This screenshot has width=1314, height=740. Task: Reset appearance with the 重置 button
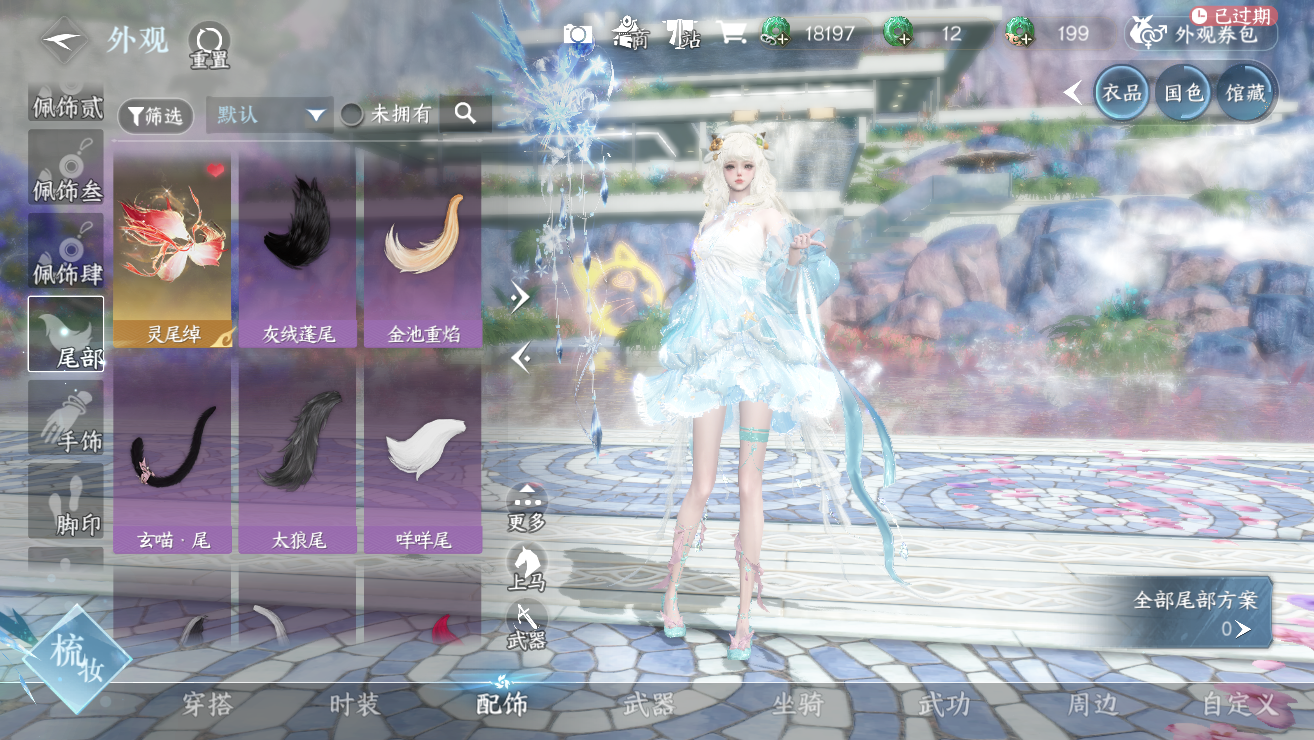210,45
